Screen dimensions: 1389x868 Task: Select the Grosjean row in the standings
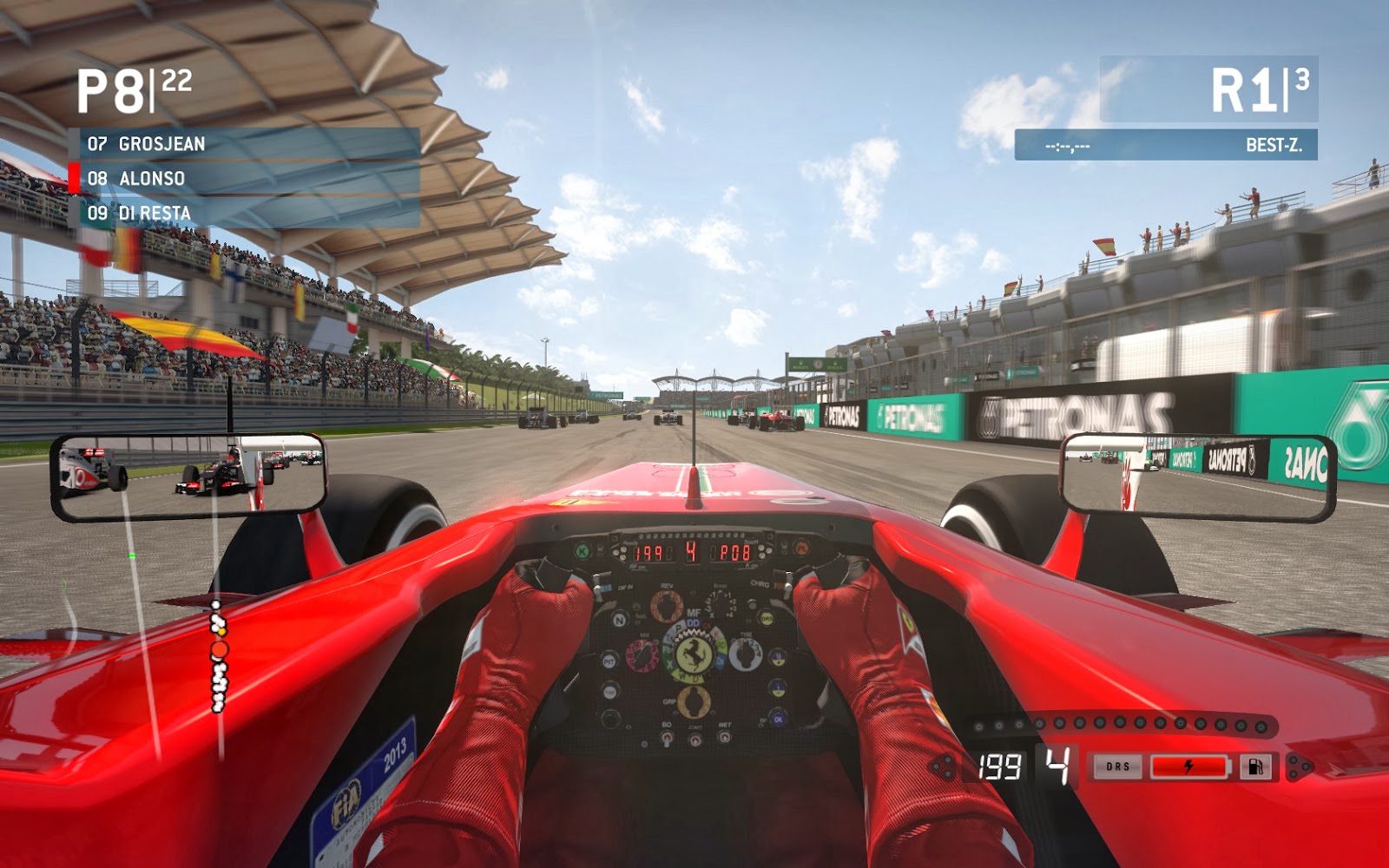click(245, 144)
